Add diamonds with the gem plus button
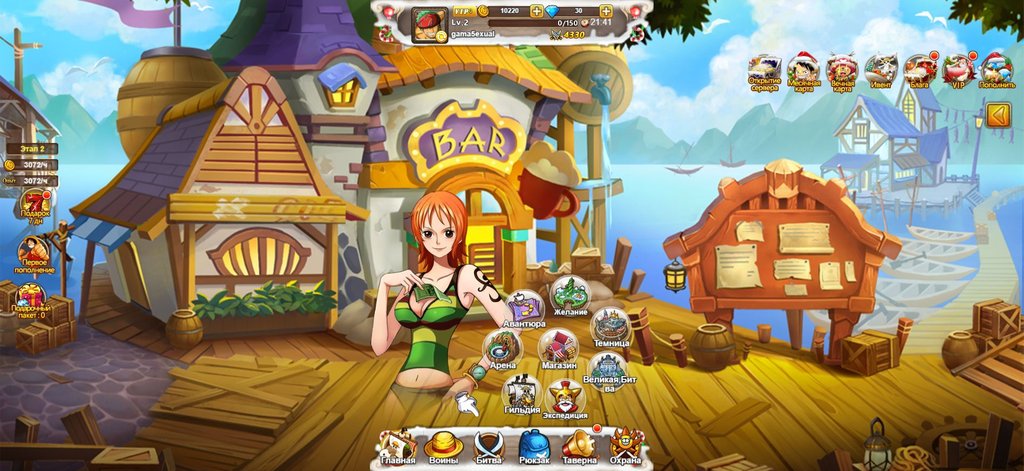Viewport: 1024px width, 471px height. coord(606,10)
